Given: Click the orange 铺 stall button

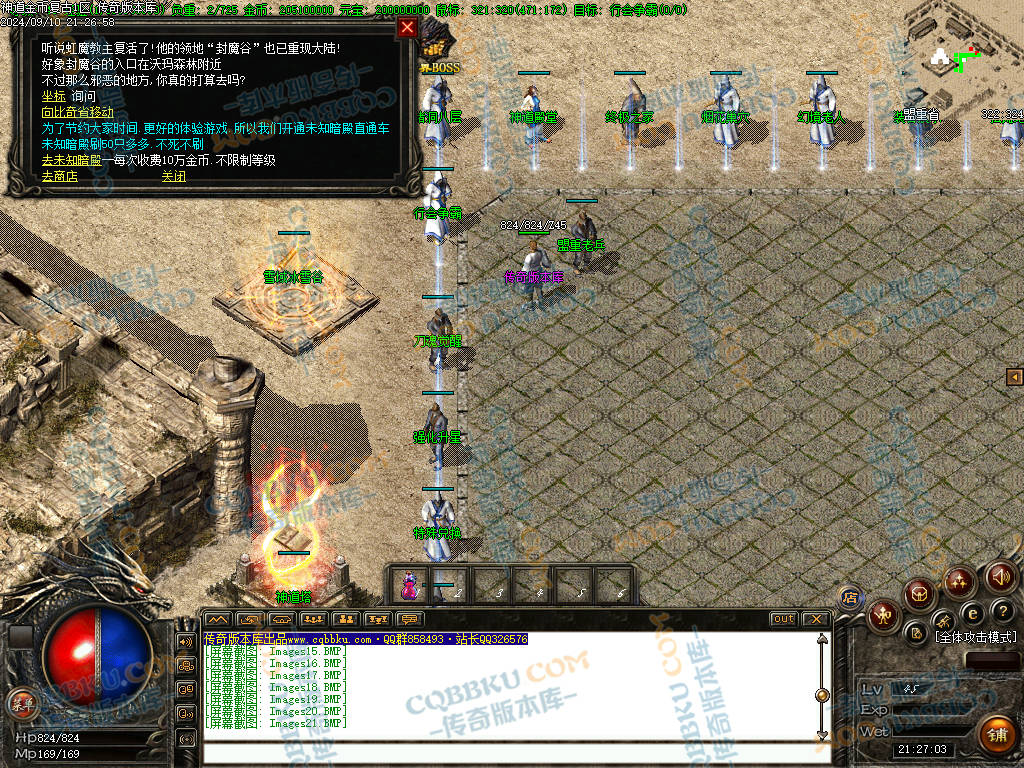Looking at the screenshot, I should pyautogui.click(x=996, y=736).
